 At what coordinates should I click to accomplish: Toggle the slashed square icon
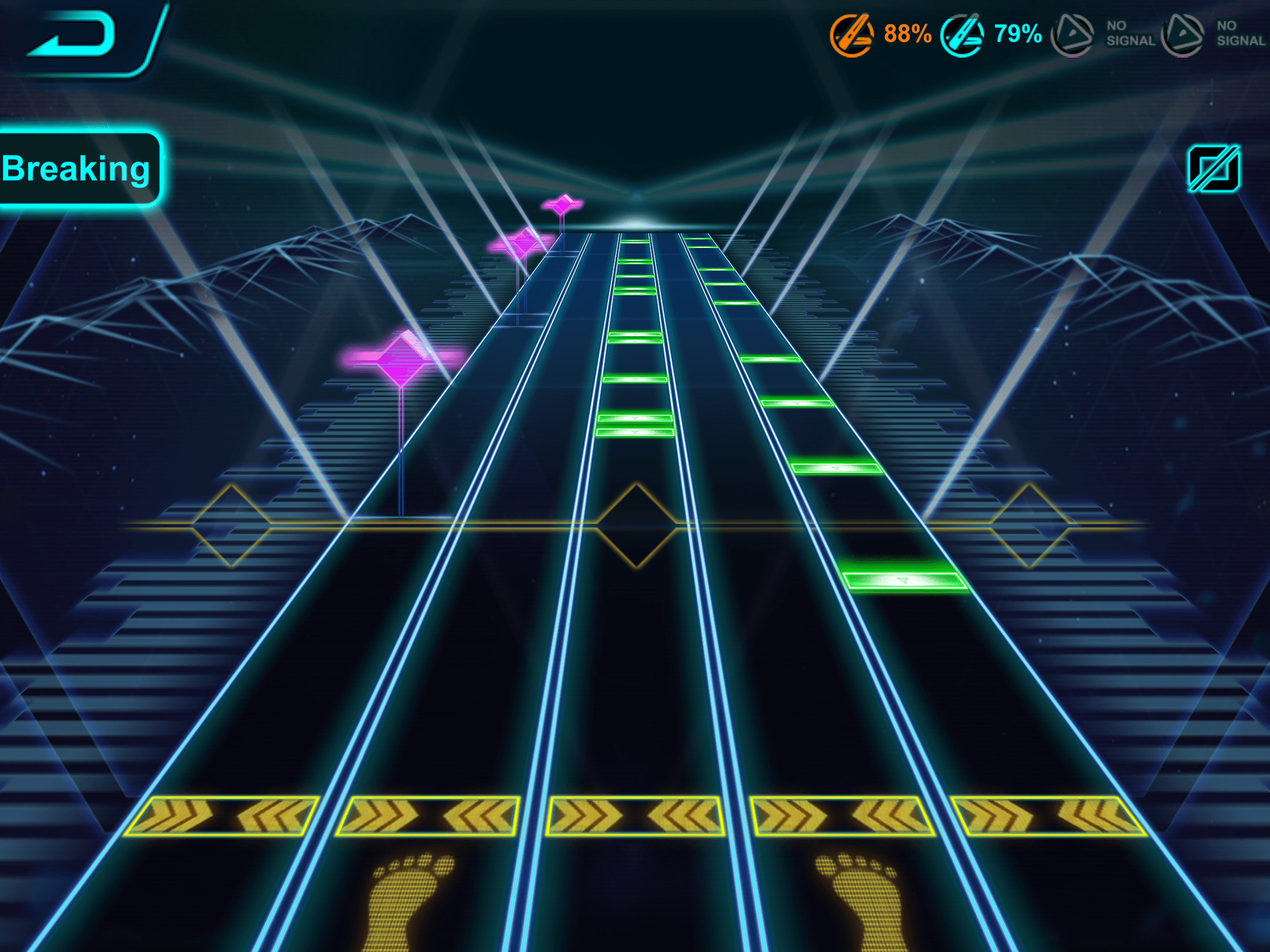tap(1214, 169)
